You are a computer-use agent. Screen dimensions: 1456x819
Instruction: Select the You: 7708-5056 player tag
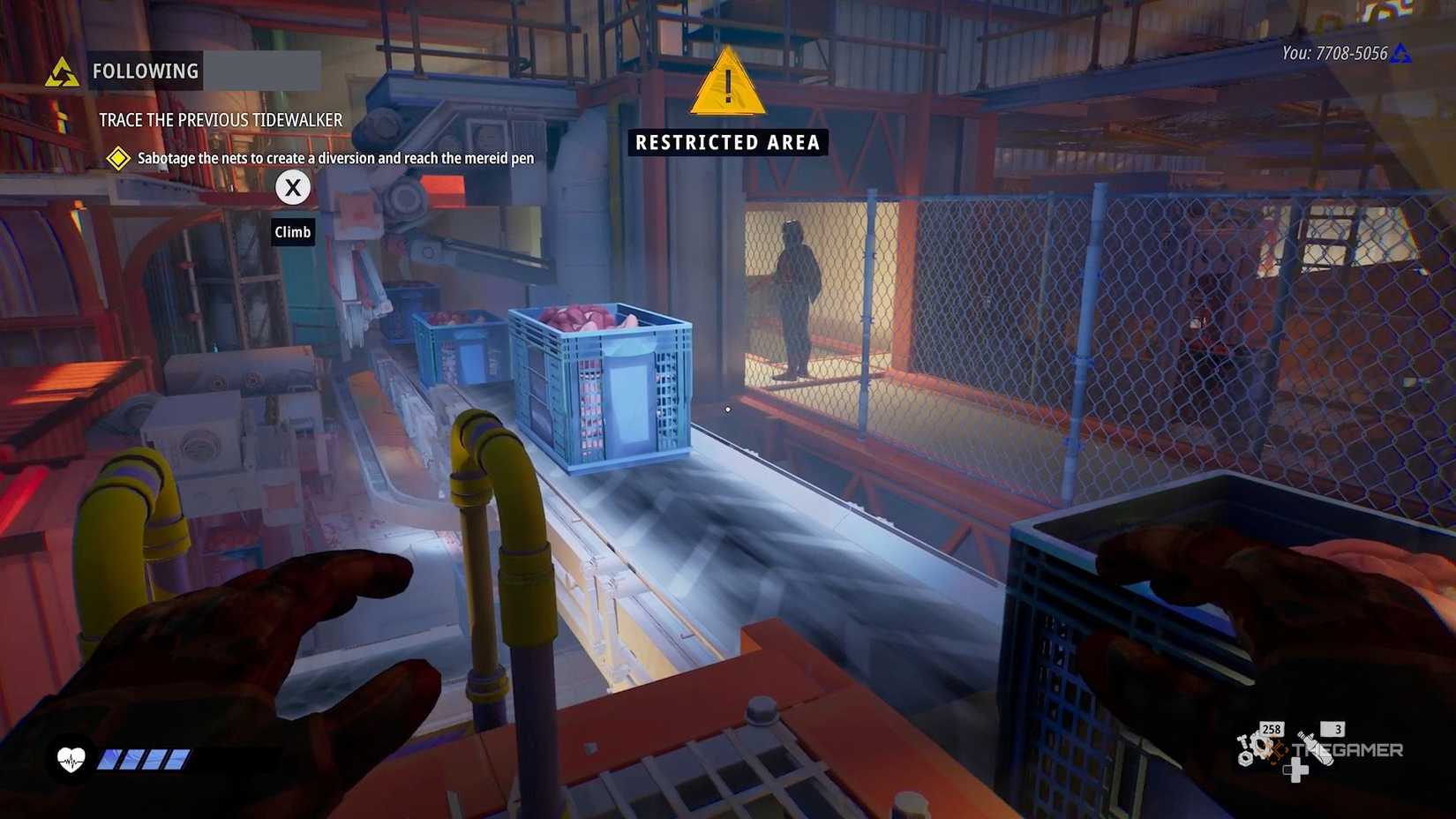coord(1335,52)
